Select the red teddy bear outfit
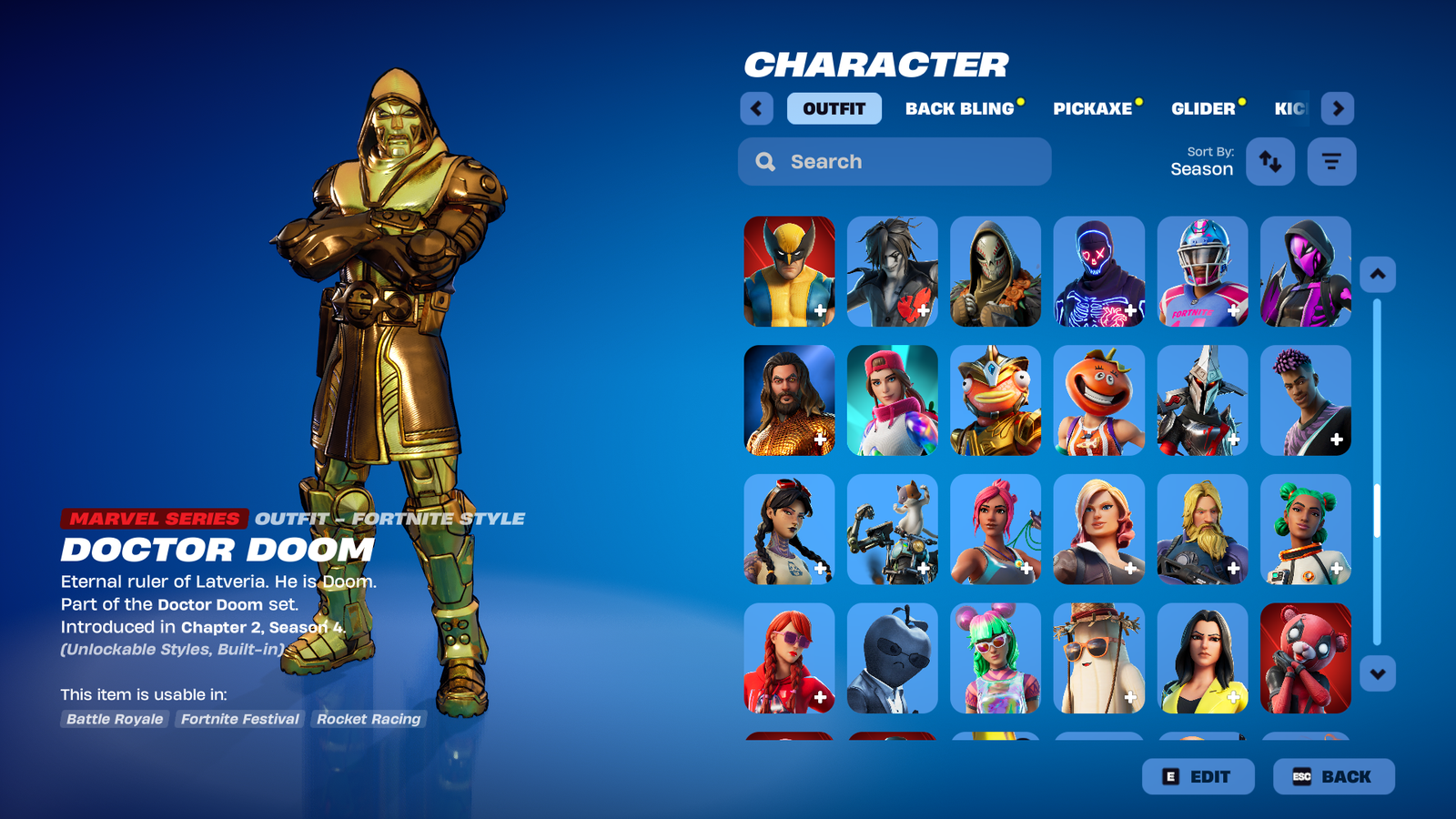Viewport: 1456px width, 819px height. [1305, 658]
